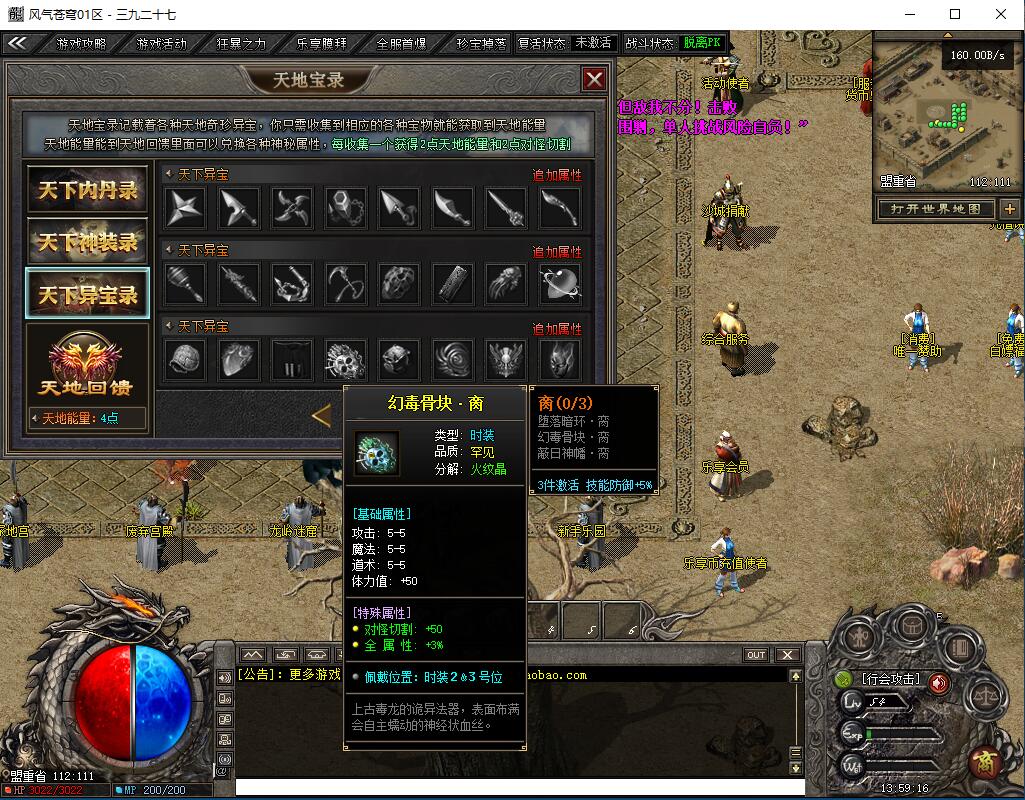1025x800 pixels.
Task: Click the plus button beside the world map button
Action: point(1009,209)
